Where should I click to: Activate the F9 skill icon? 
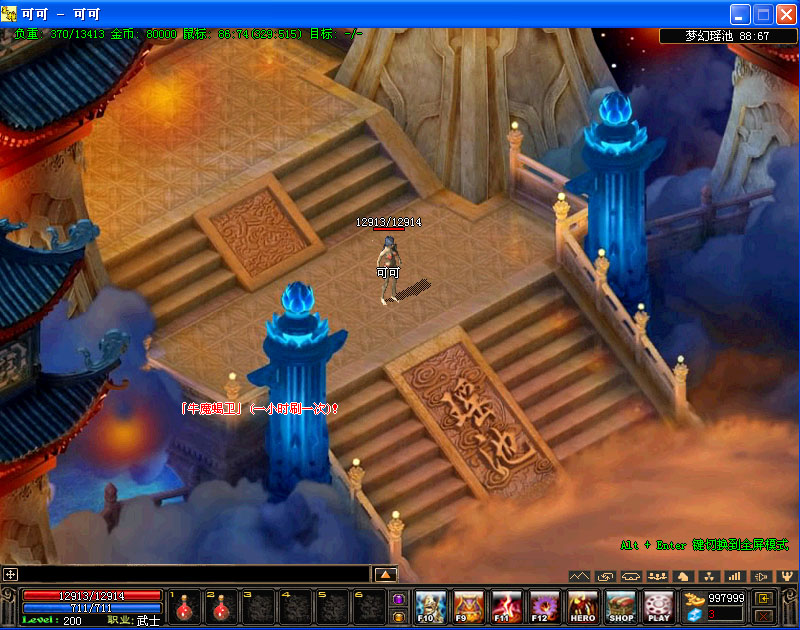pos(468,607)
